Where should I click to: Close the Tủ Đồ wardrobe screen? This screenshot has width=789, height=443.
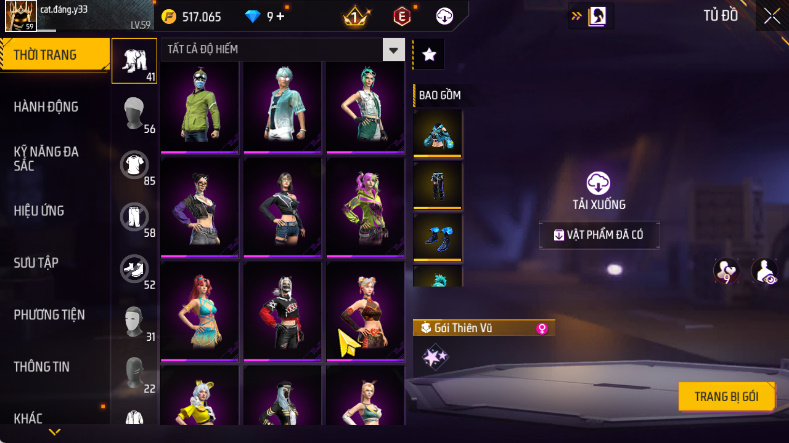click(772, 15)
